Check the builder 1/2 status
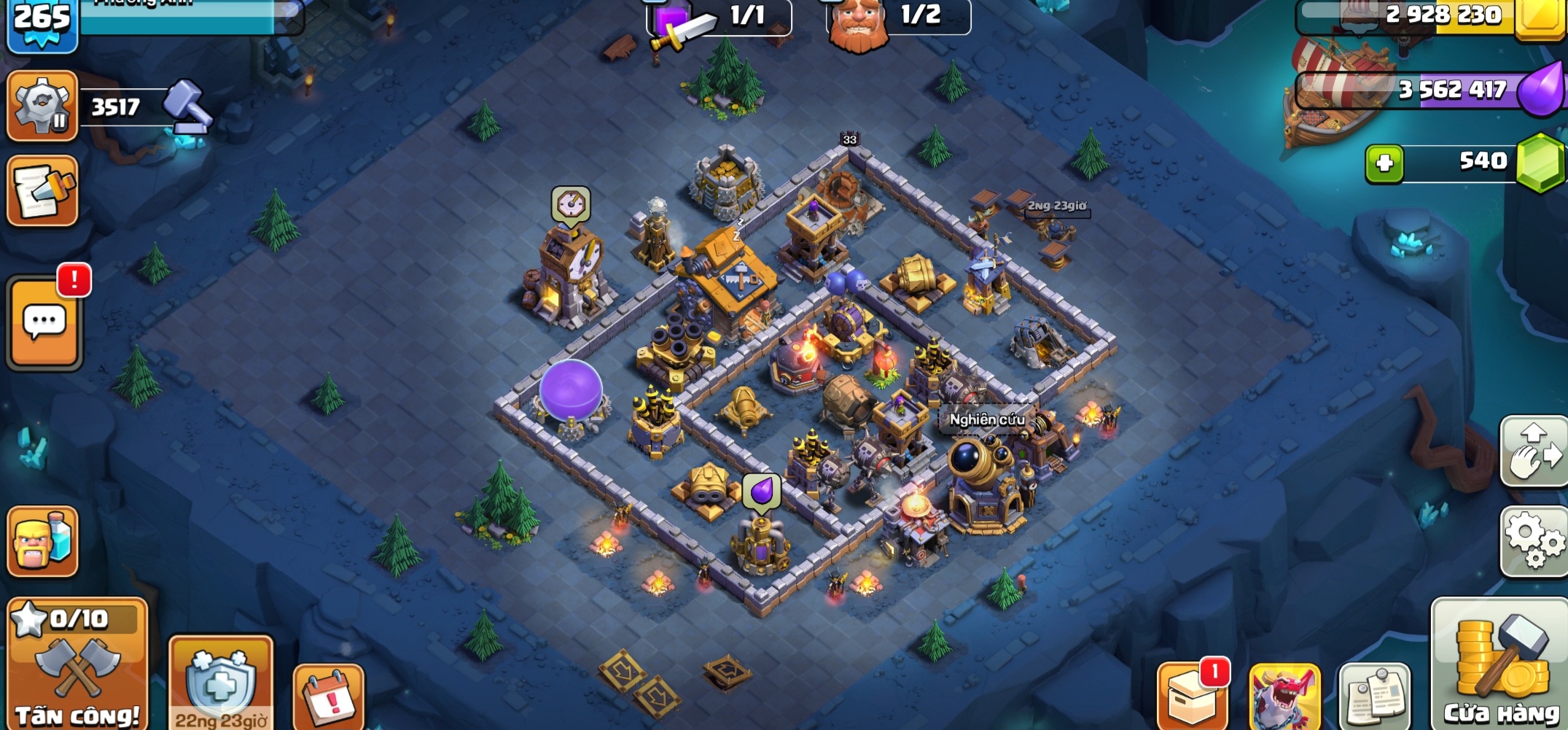 (x=899, y=16)
